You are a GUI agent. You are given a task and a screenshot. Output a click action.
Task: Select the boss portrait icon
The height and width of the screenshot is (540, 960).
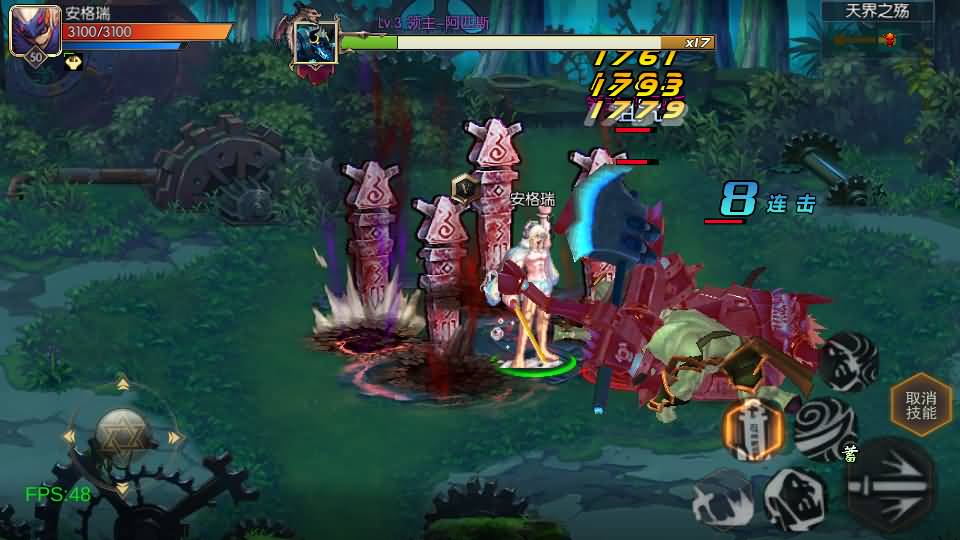315,43
